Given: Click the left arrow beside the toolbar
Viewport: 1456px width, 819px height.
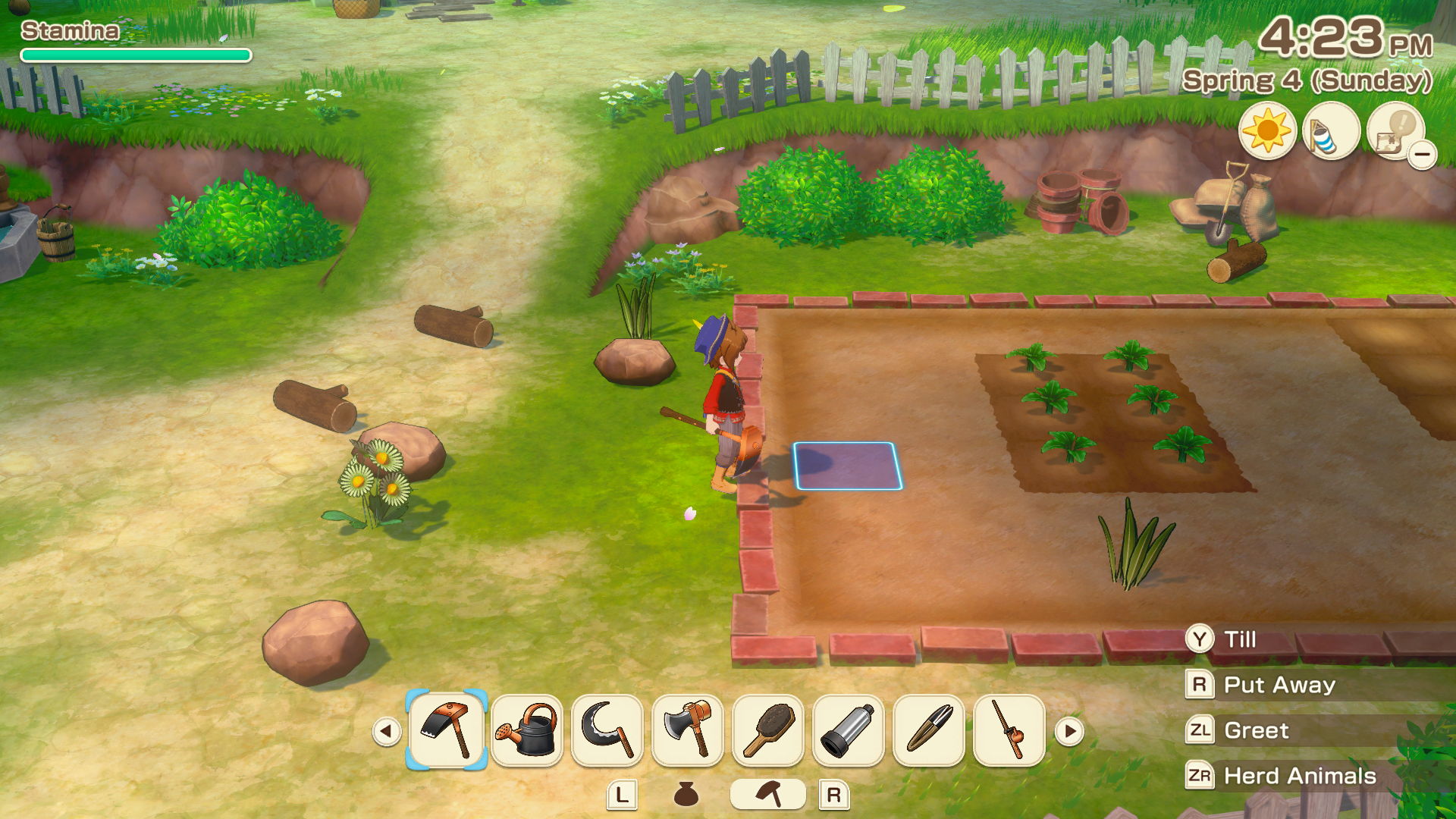Looking at the screenshot, I should (386, 731).
